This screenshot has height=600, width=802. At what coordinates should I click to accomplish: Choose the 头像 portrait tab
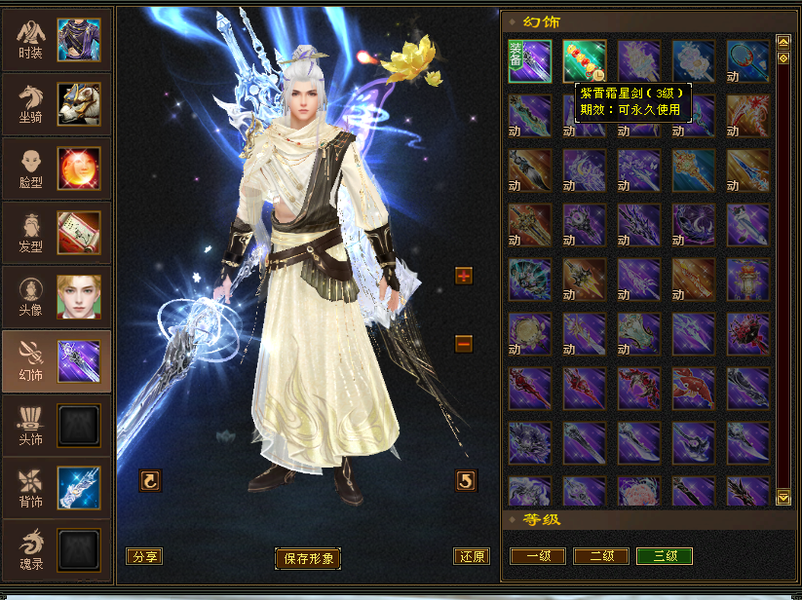tap(58, 296)
